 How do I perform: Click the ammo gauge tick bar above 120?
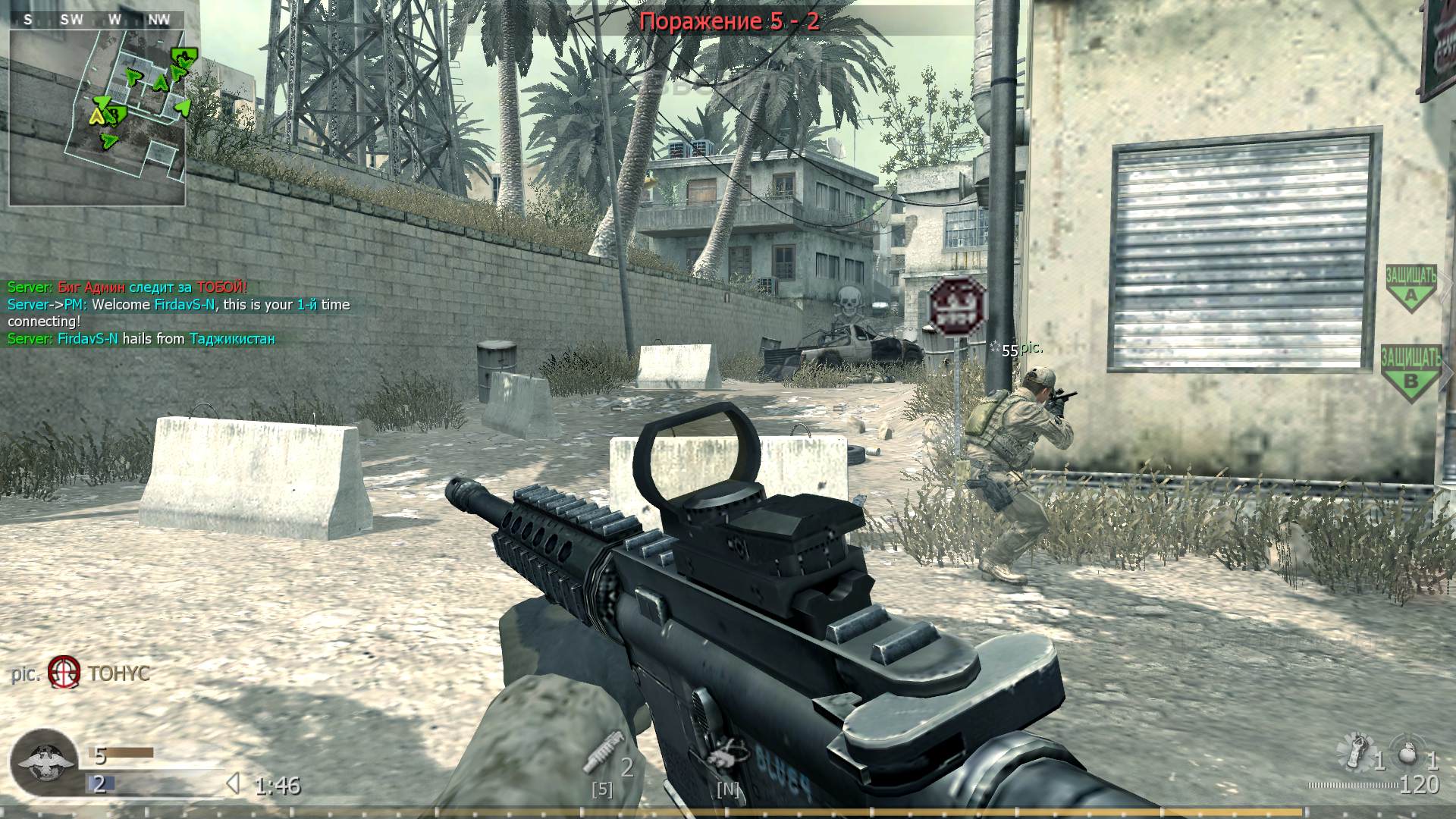click(1353, 786)
